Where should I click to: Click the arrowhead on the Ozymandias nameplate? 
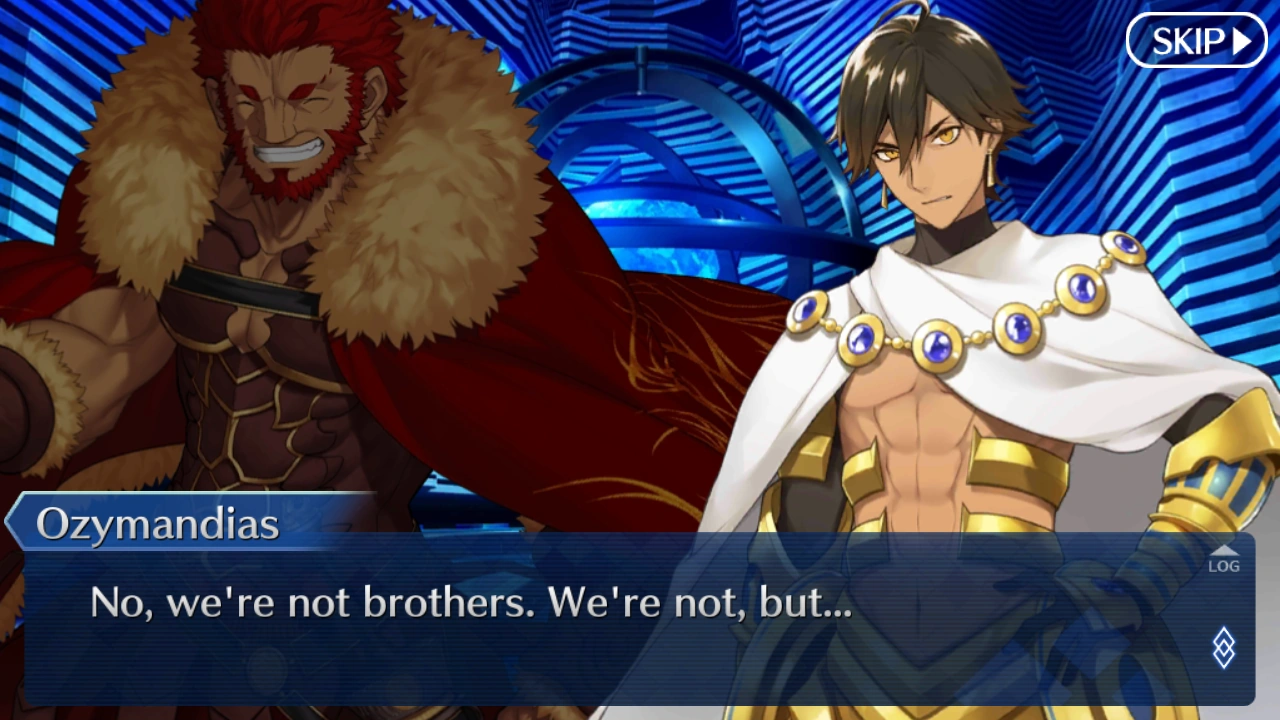click(x=10, y=522)
